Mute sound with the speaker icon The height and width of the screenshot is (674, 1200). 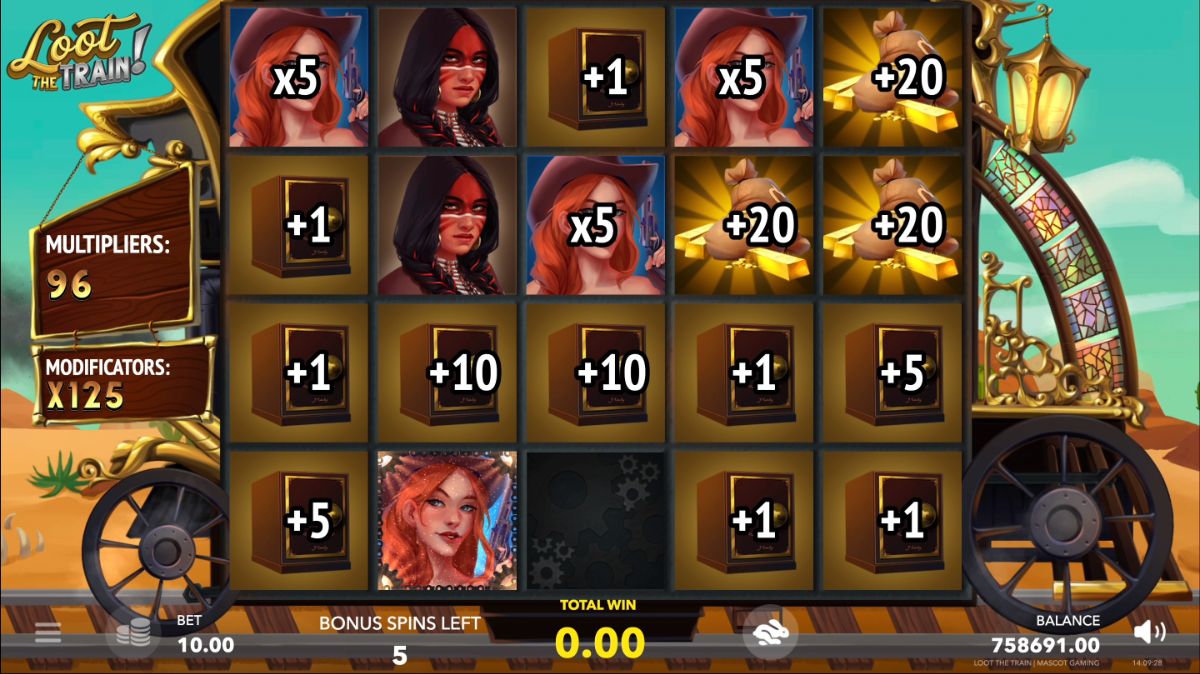tap(1150, 632)
